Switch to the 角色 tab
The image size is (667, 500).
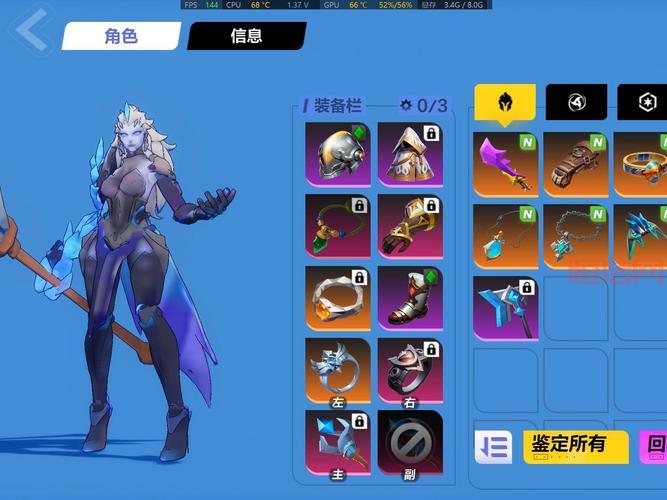[121, 36]
